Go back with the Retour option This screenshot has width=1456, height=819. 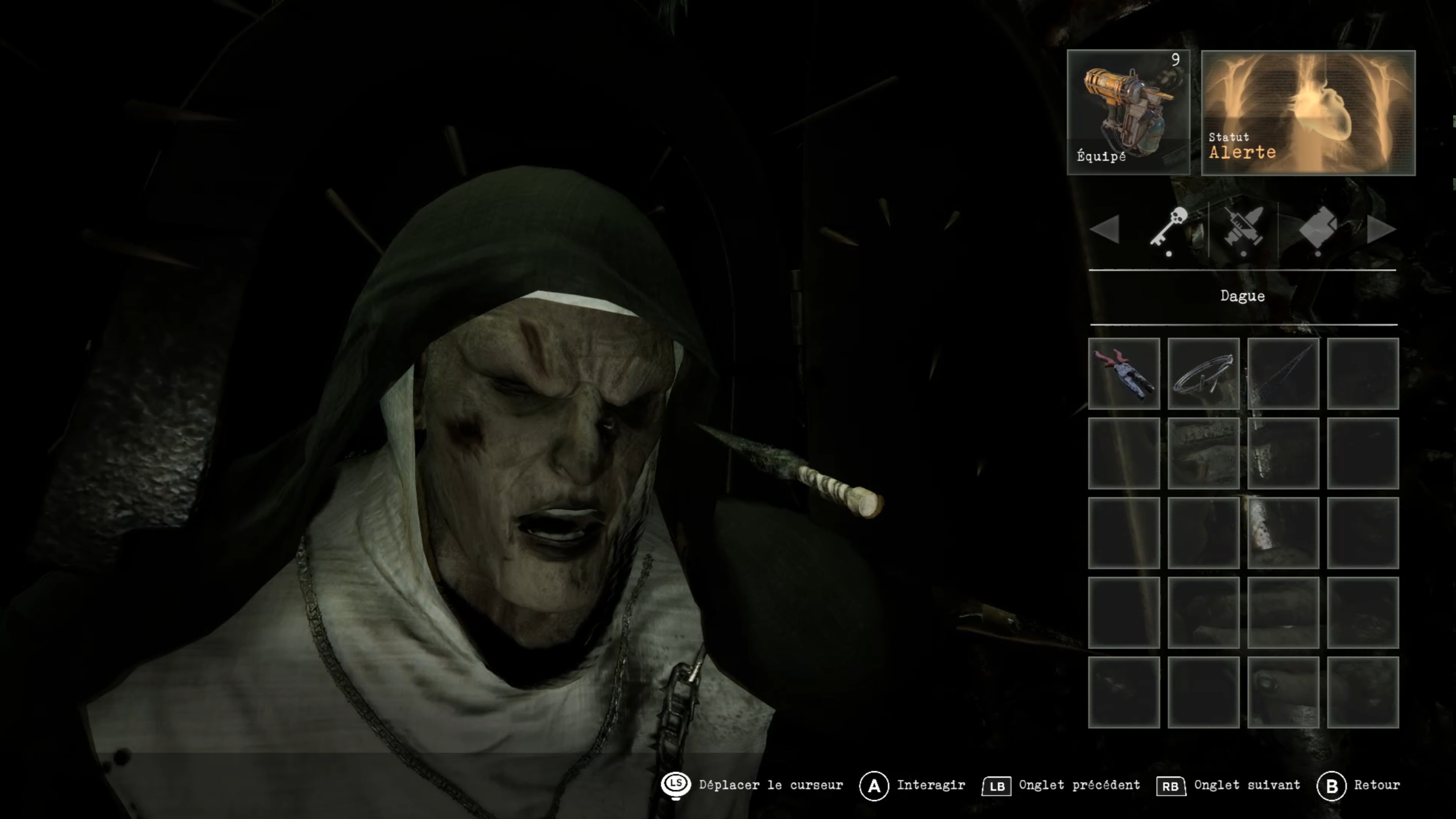click(x=1360, y=785)
